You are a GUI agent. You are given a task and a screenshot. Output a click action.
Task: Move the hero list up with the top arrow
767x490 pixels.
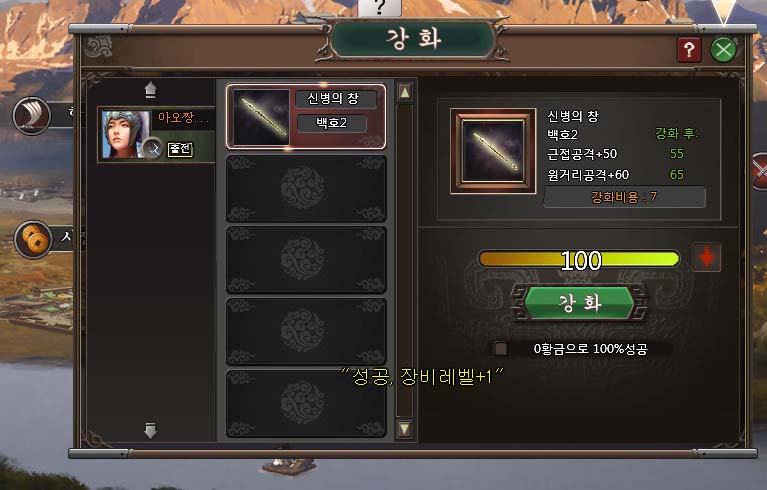[150, 90]
